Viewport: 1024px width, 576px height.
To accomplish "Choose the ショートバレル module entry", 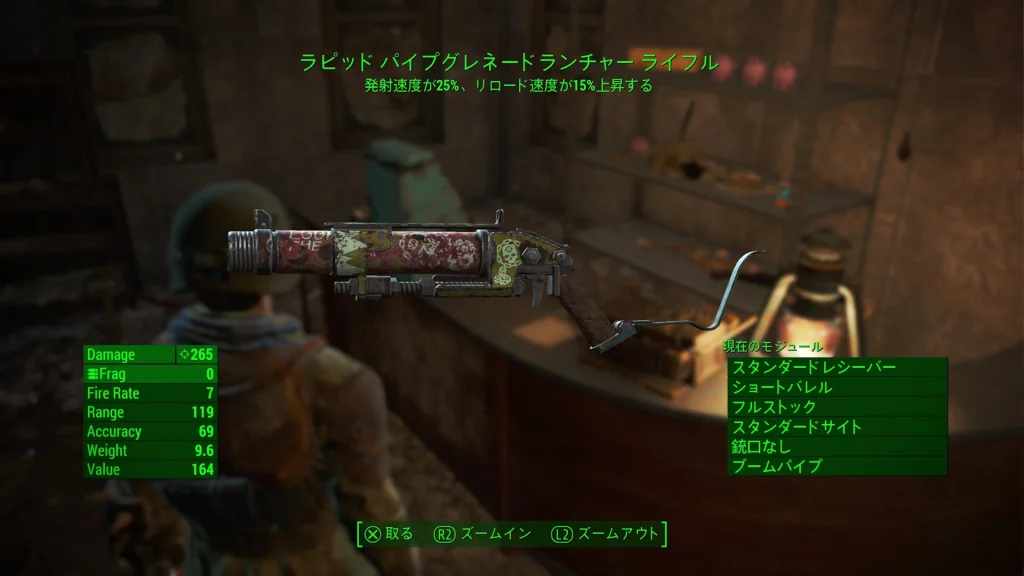I will [836, 388].
